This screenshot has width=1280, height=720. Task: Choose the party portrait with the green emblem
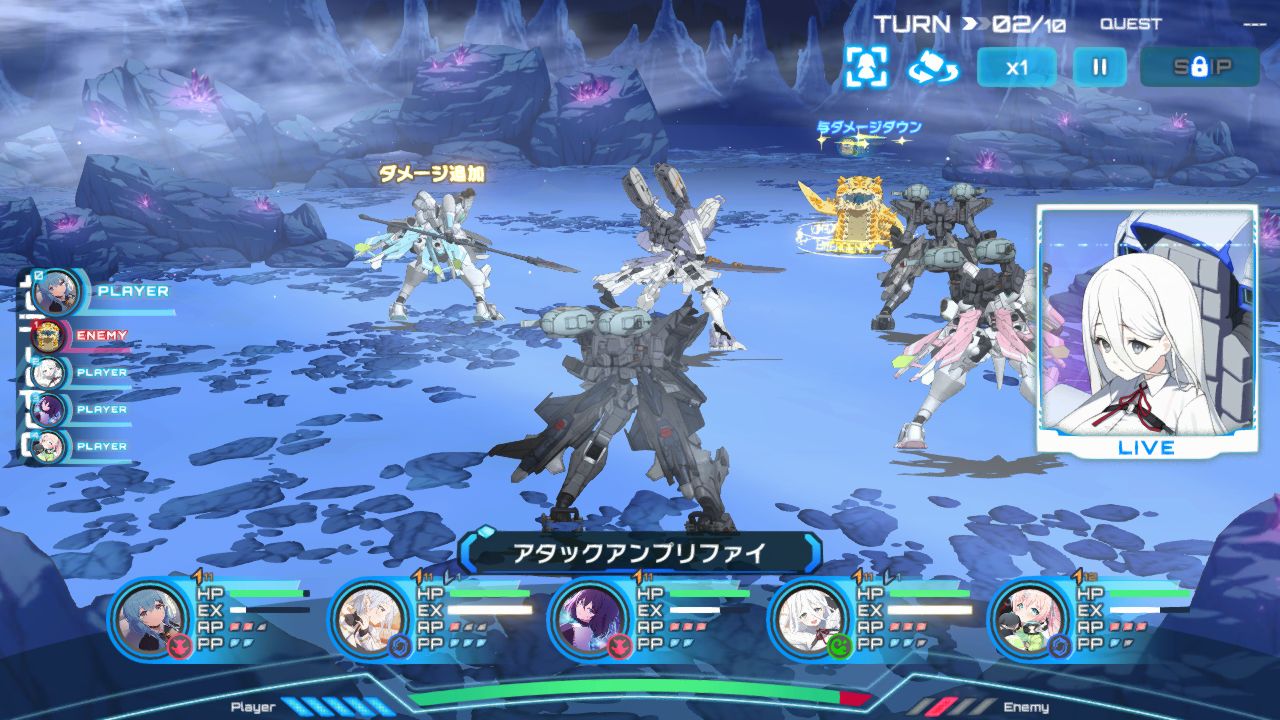(x=808, y=618)
